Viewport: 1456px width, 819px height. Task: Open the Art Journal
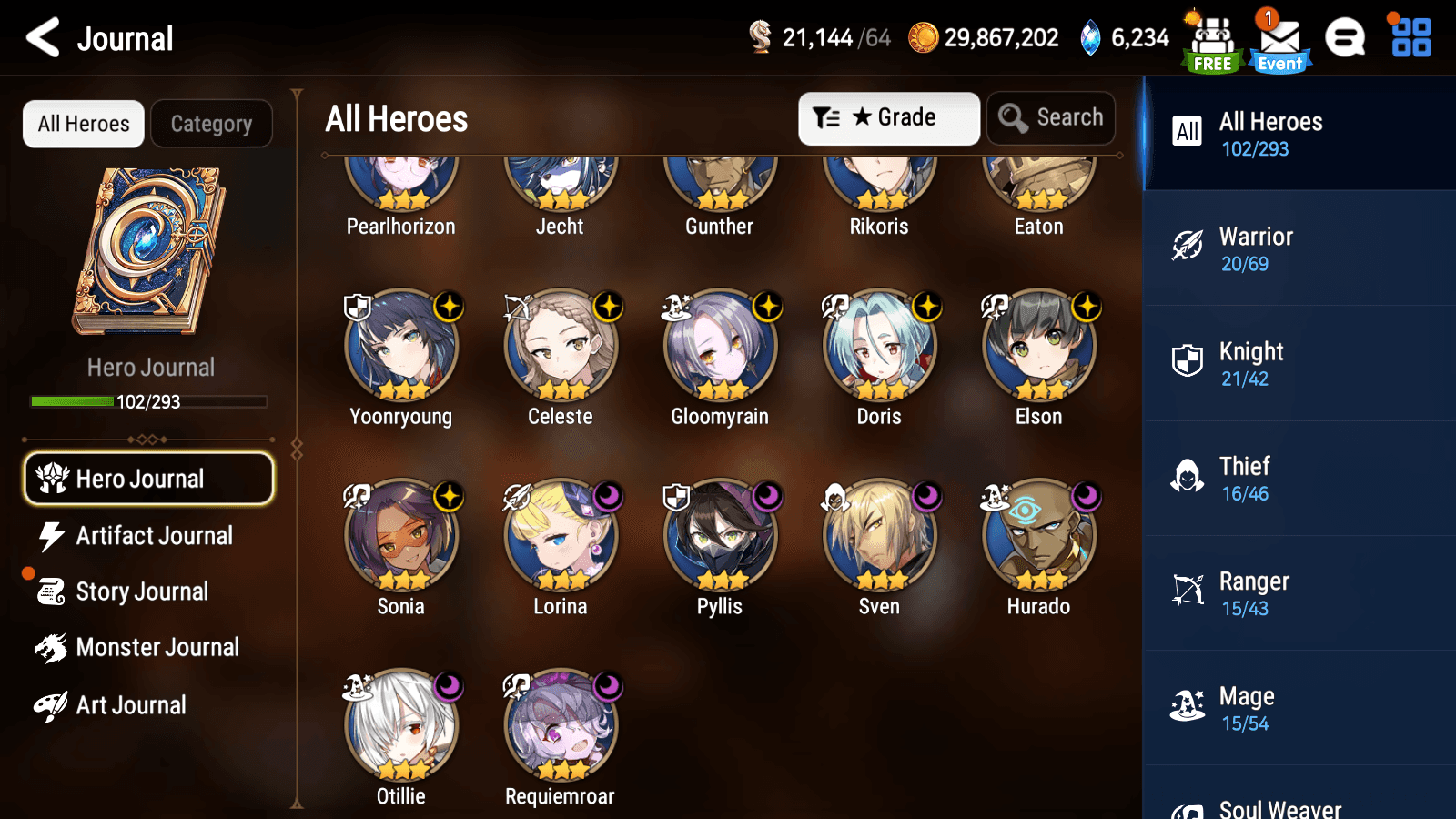(130, 705)
